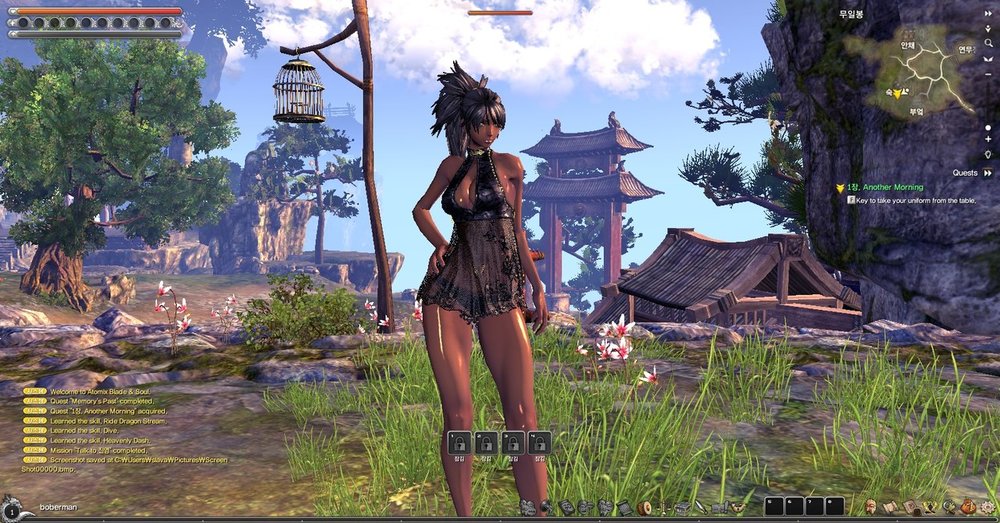Collapse the Quests tracker panel
Viewport: 1000px width, 523px height.
[988, 172]
